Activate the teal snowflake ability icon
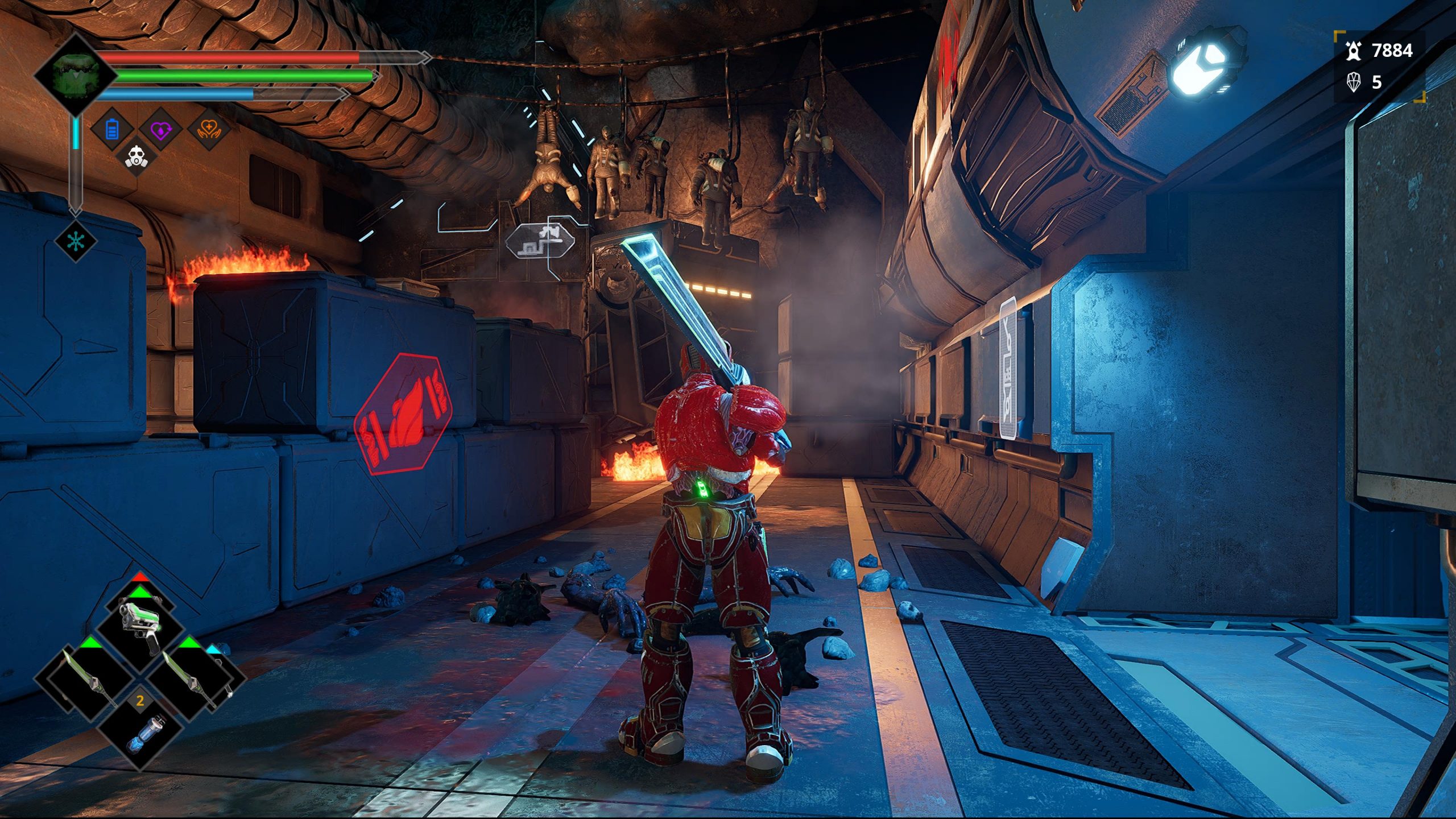The width and height of the screenshot is (1456, 819). click(x=76, y=241)
